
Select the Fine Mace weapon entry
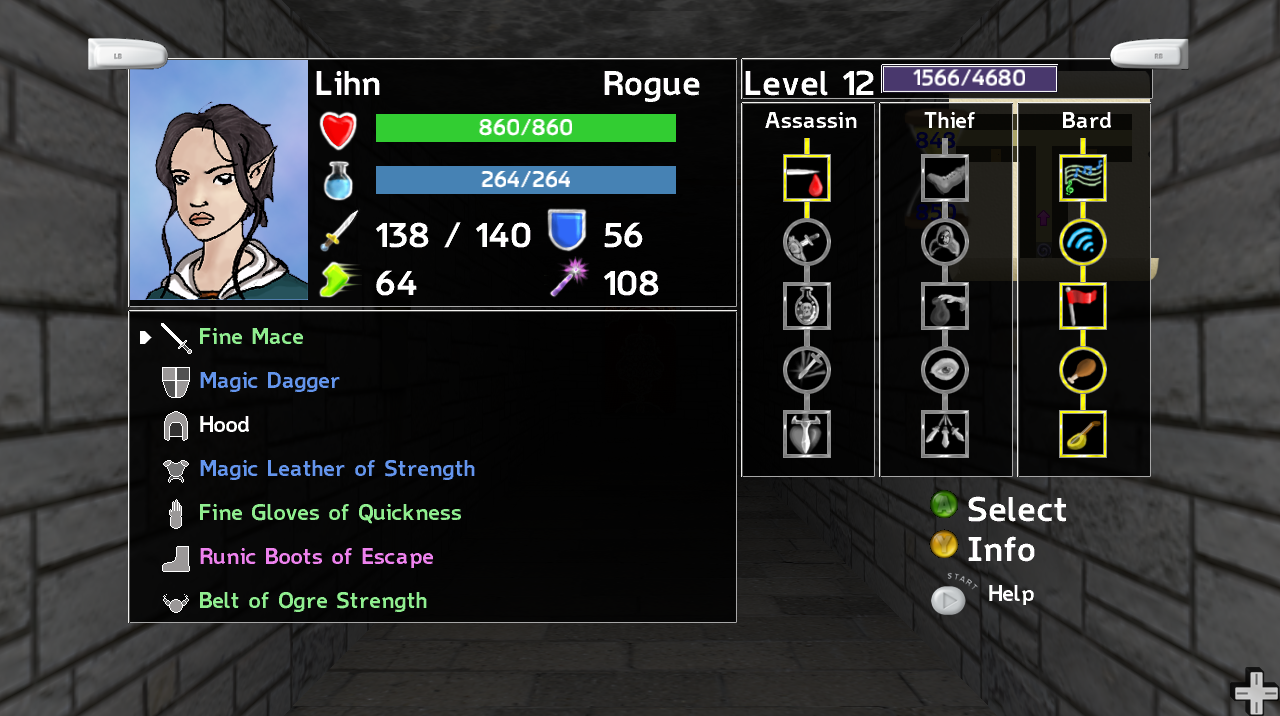(250, 337)
